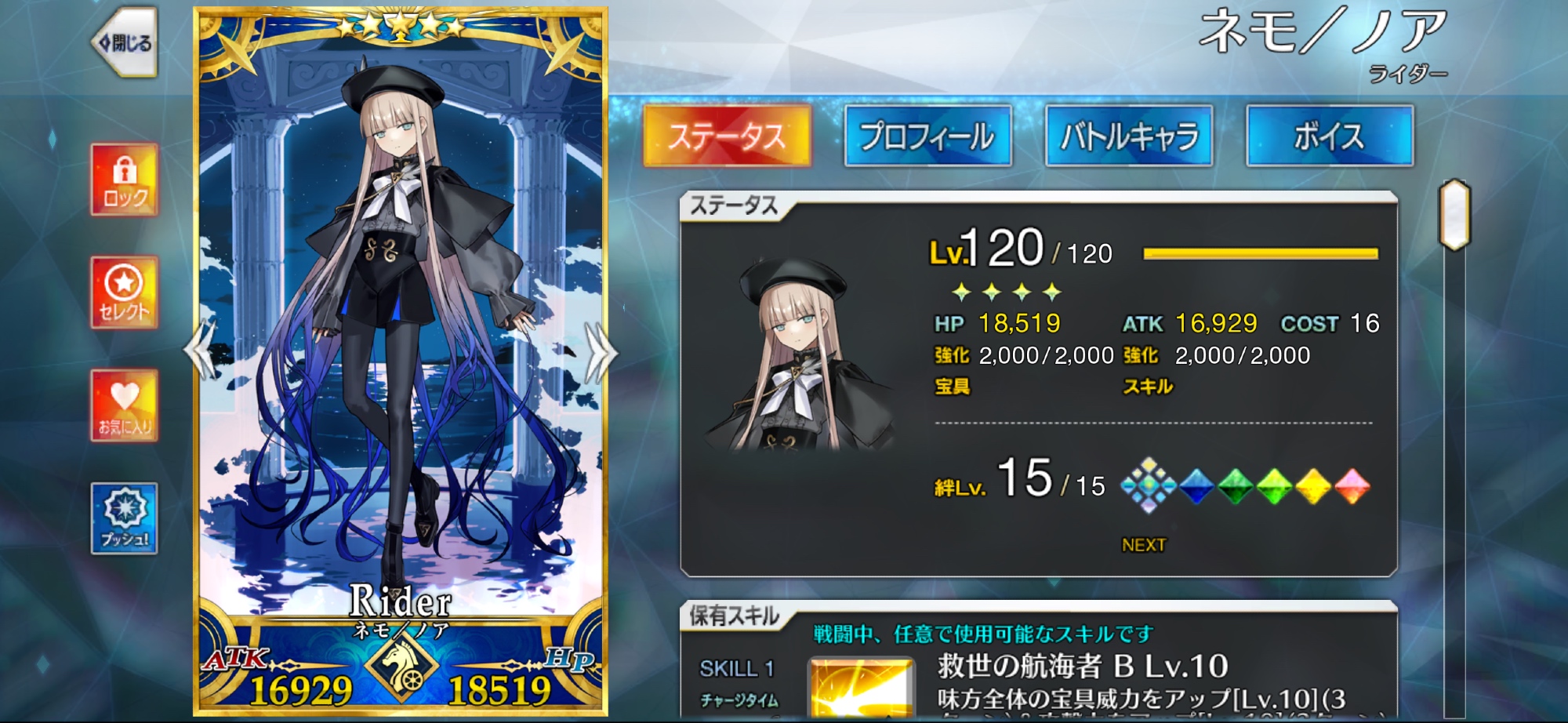Screen dimensions: 1568x723
Task: Go to previous servant with left arrow
Action: (x=200, y=351)
